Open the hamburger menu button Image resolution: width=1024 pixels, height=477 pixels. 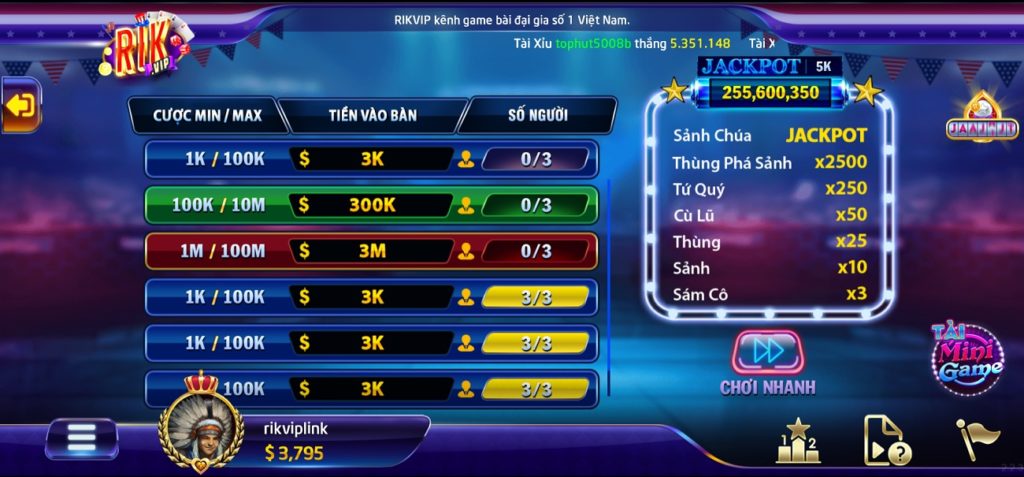(x=81, y=438)
